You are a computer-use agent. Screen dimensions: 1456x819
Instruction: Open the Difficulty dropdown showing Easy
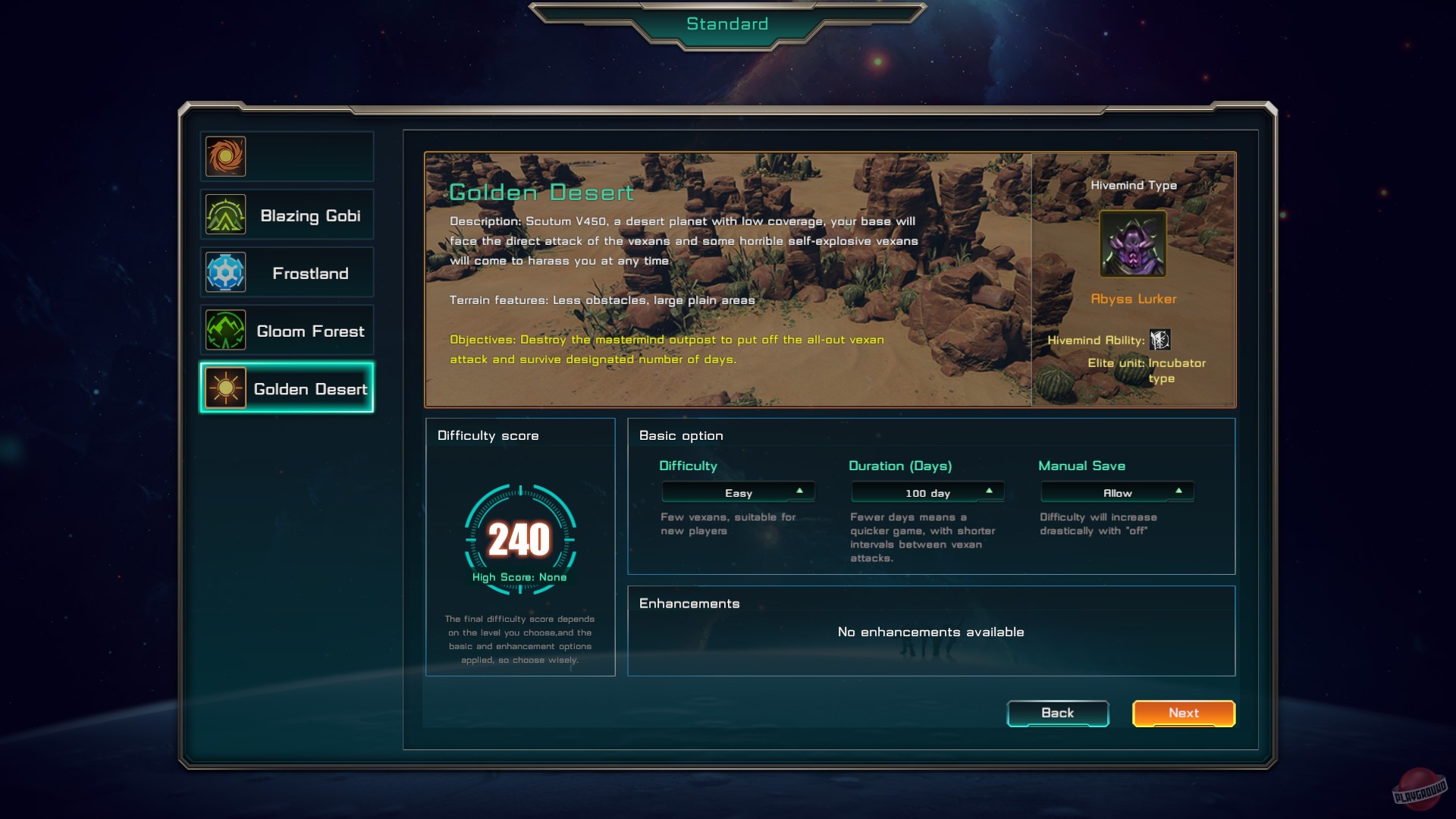(x=738, y=491)
